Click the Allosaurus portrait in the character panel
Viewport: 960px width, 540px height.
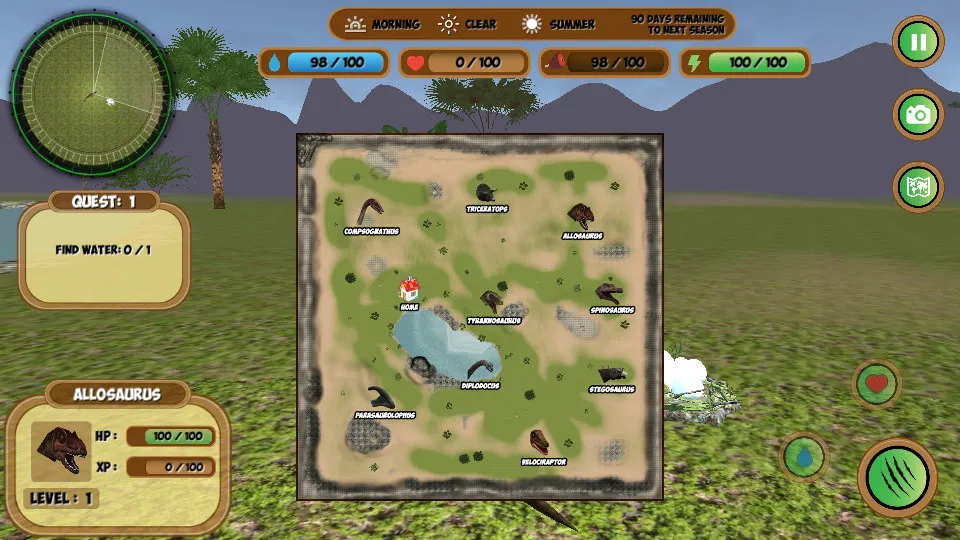[x=61, y=451]
